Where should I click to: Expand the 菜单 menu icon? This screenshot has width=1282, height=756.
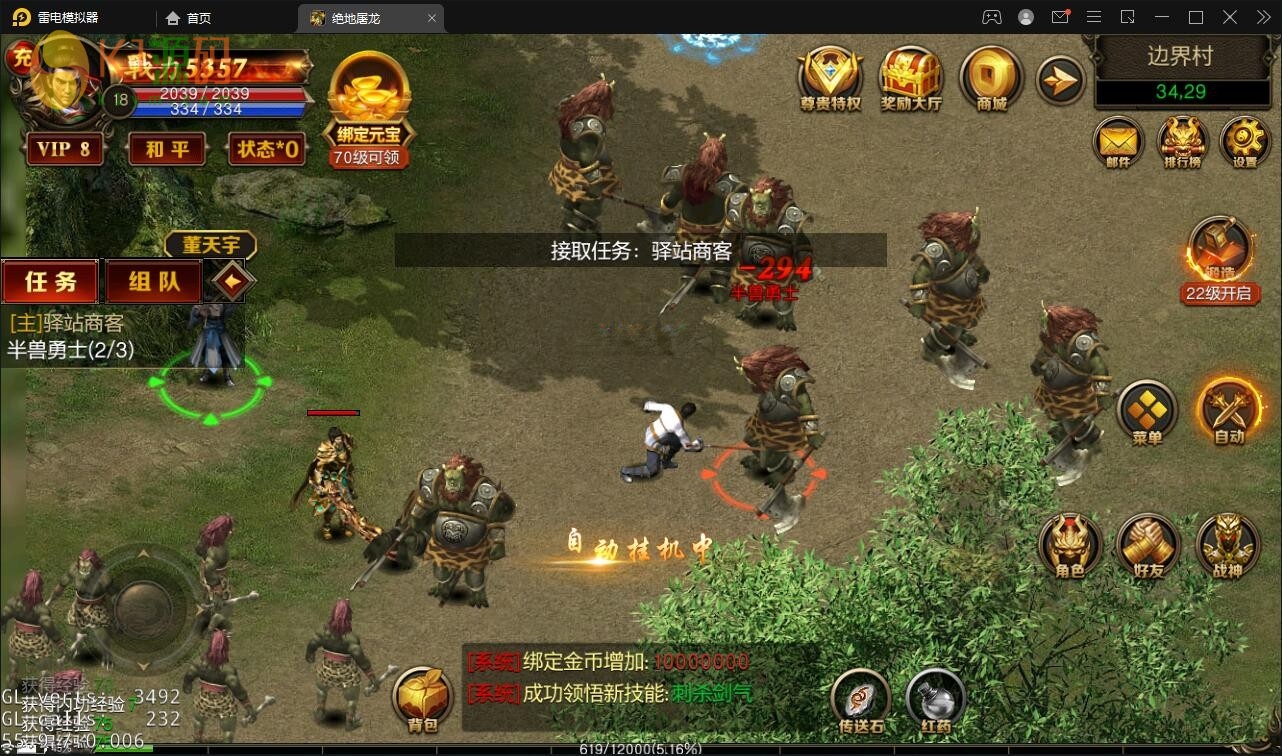1147,410
